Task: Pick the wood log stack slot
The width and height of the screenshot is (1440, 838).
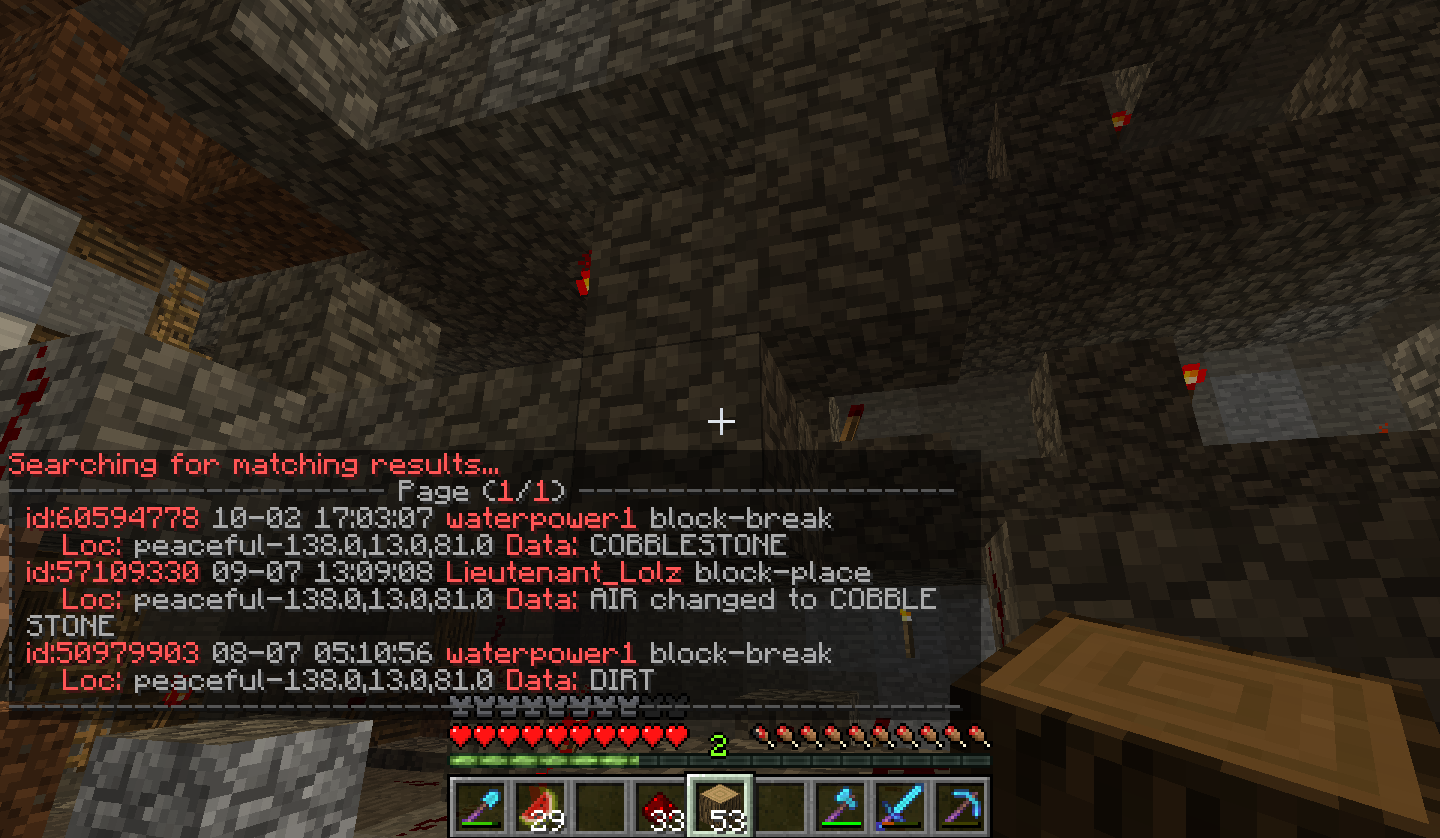Action: (x=719, y=806)
